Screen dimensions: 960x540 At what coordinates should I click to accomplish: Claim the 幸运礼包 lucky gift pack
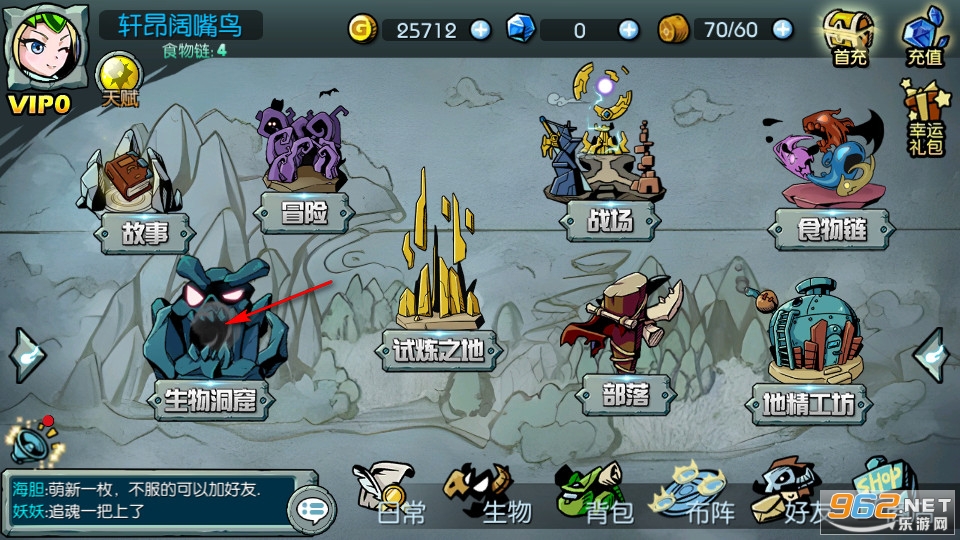(925, 118)
